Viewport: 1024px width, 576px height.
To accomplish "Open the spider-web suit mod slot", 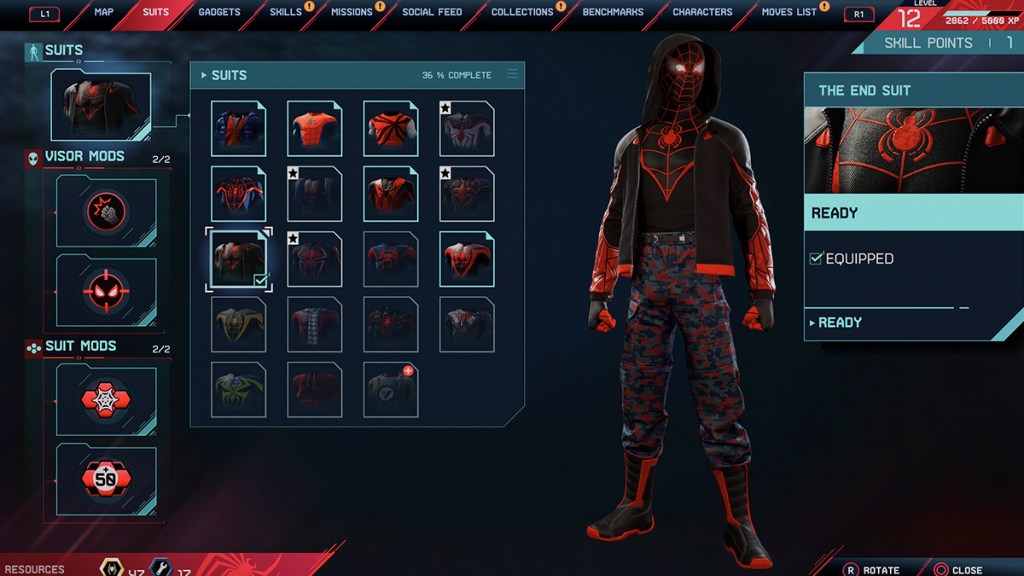I will coord(106,400).
